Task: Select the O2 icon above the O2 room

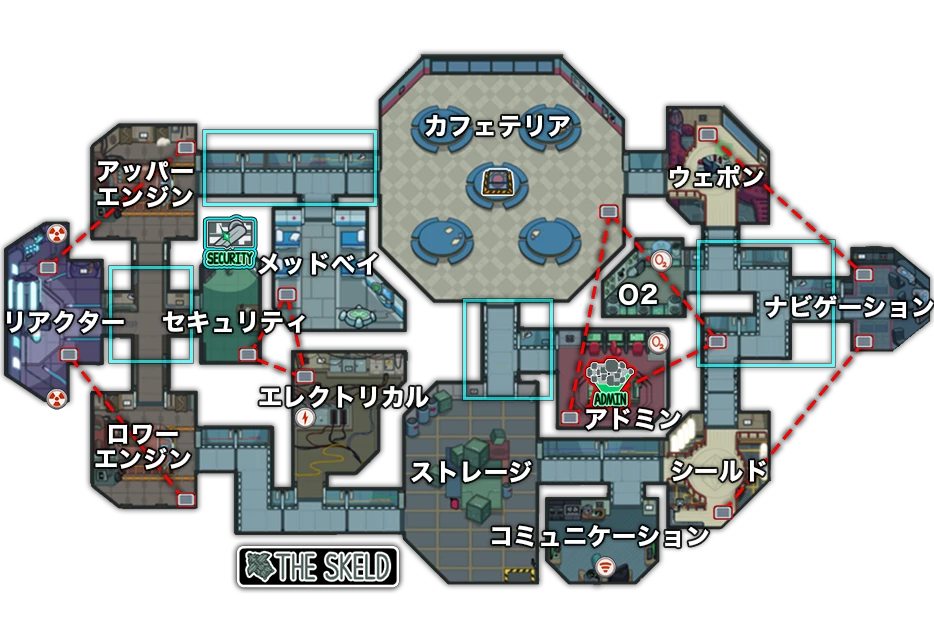Action: tap(661, 261)
